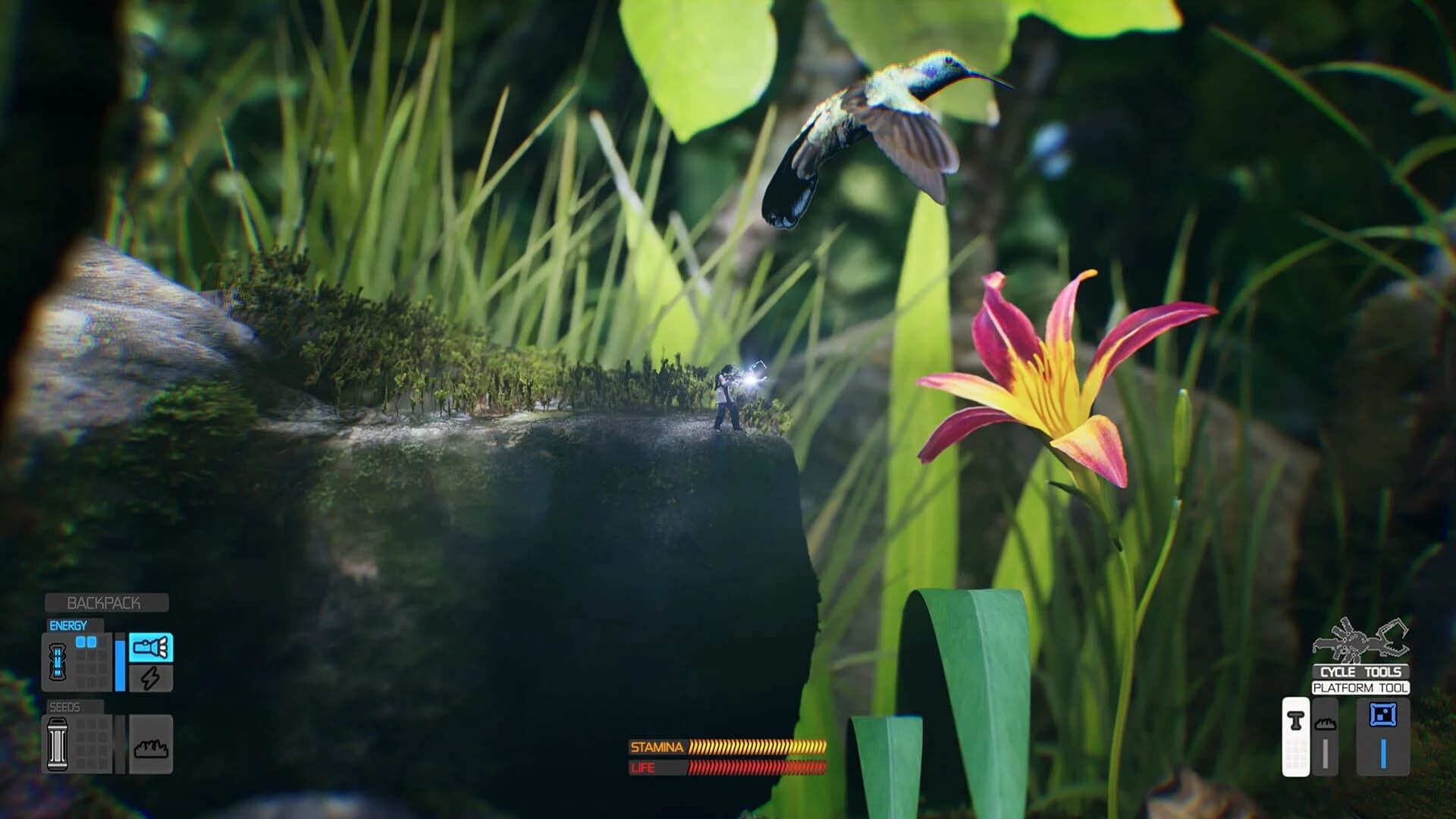Collapse the Backpack panel header
Image resolution: width=1456 pixels, height=819 pixels.
coord(105,602)
